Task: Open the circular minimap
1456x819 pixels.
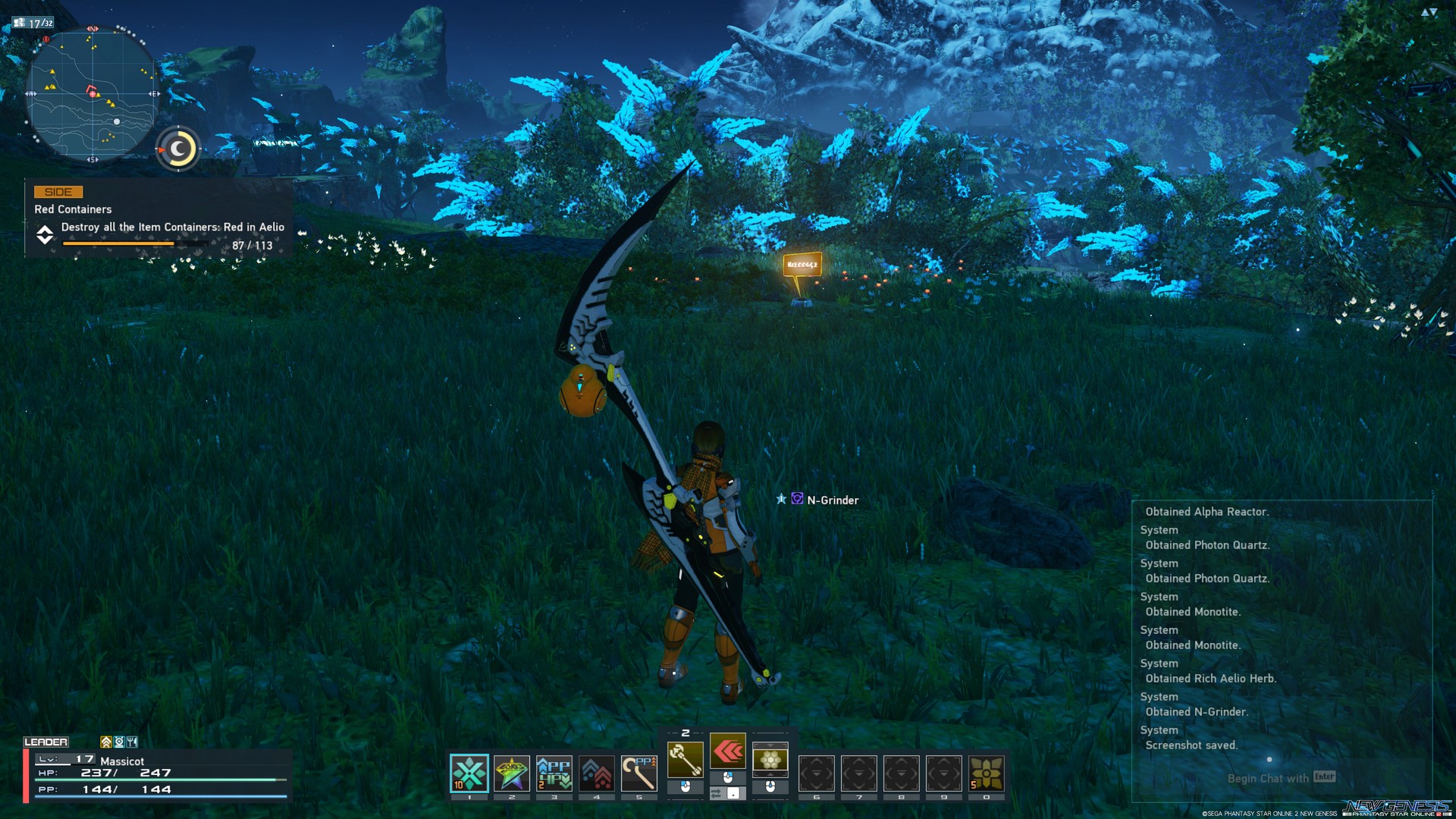Action: point(92,94)
